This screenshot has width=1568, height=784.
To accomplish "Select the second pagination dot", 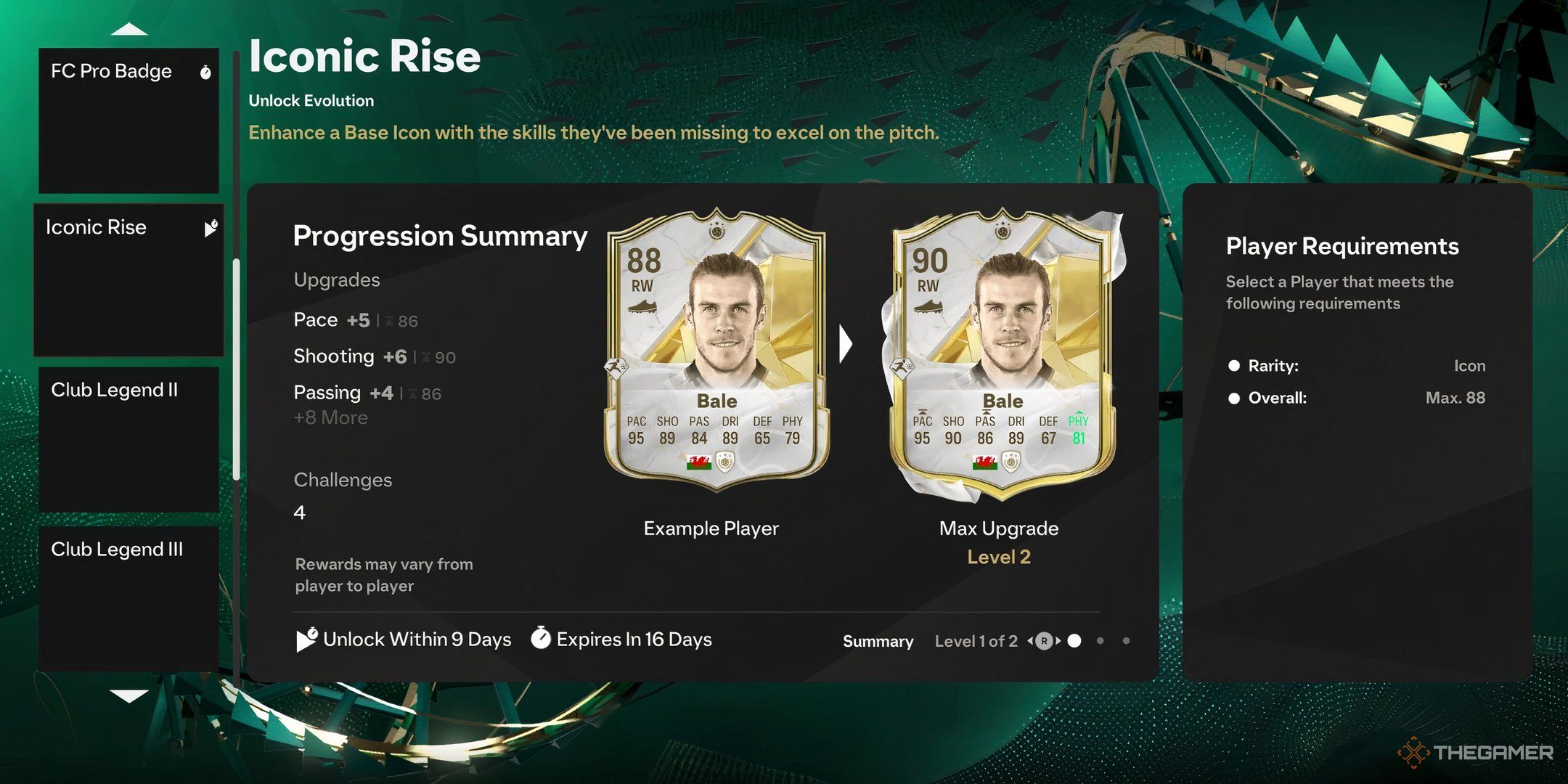I will pyautogui.click(x=1101, y=641).
